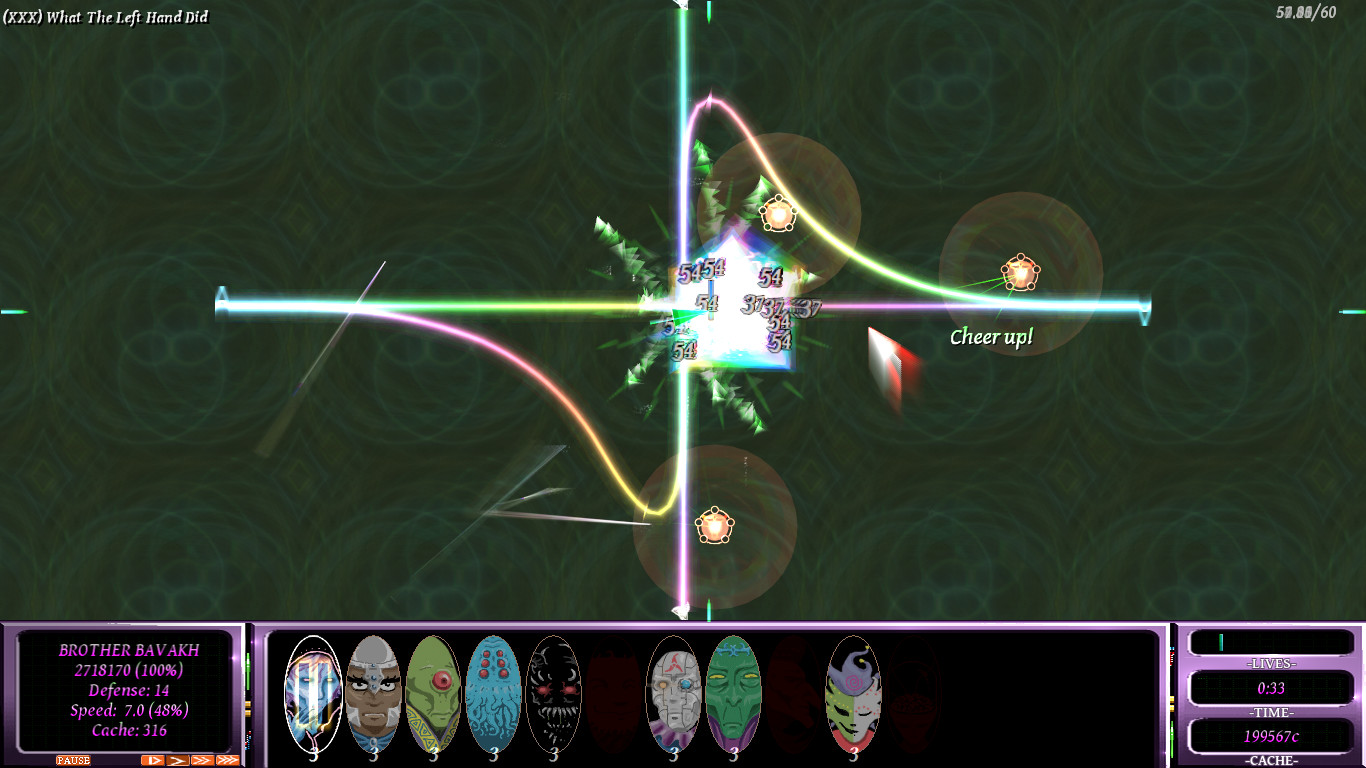Click the single-step frame advance icon
The width and height of the screenshot is (1366, 768).
tap(152, 759)
